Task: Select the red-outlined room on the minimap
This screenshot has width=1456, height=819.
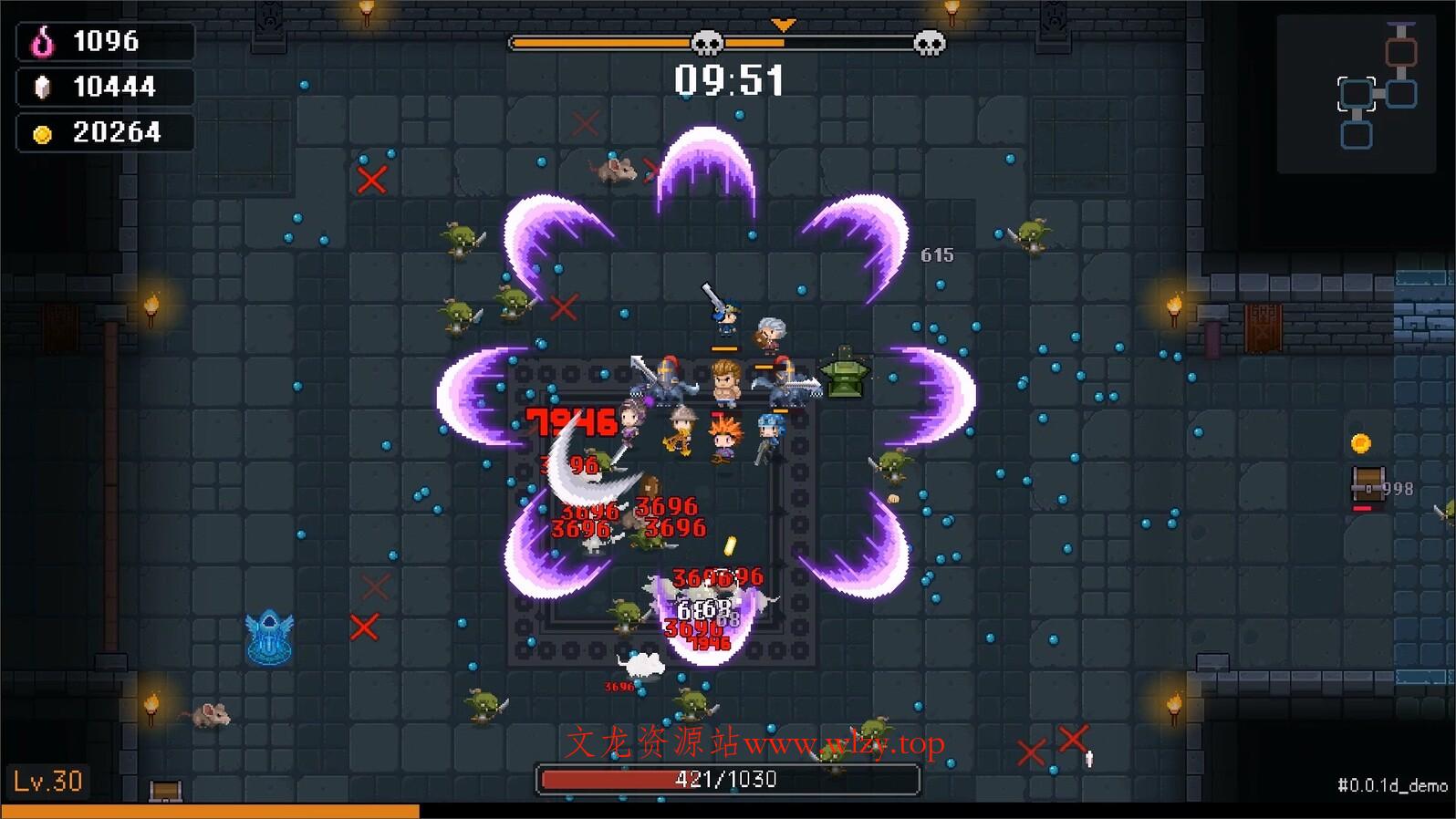Action: click(1400, 52)
